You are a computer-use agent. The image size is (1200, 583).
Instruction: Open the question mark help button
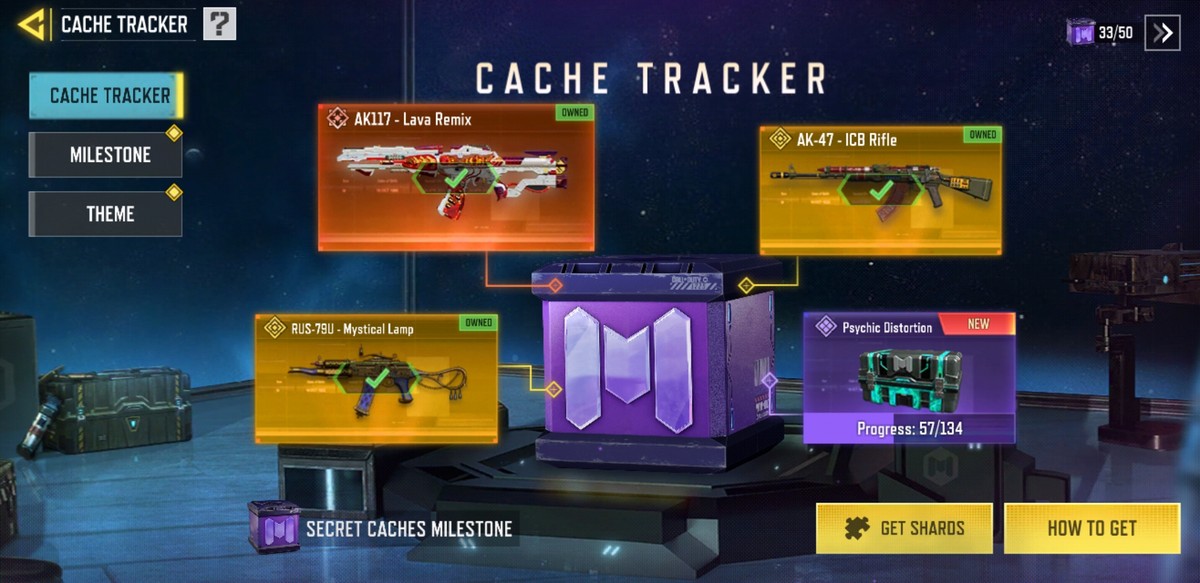pyautogui.click(x=219, y=24)
